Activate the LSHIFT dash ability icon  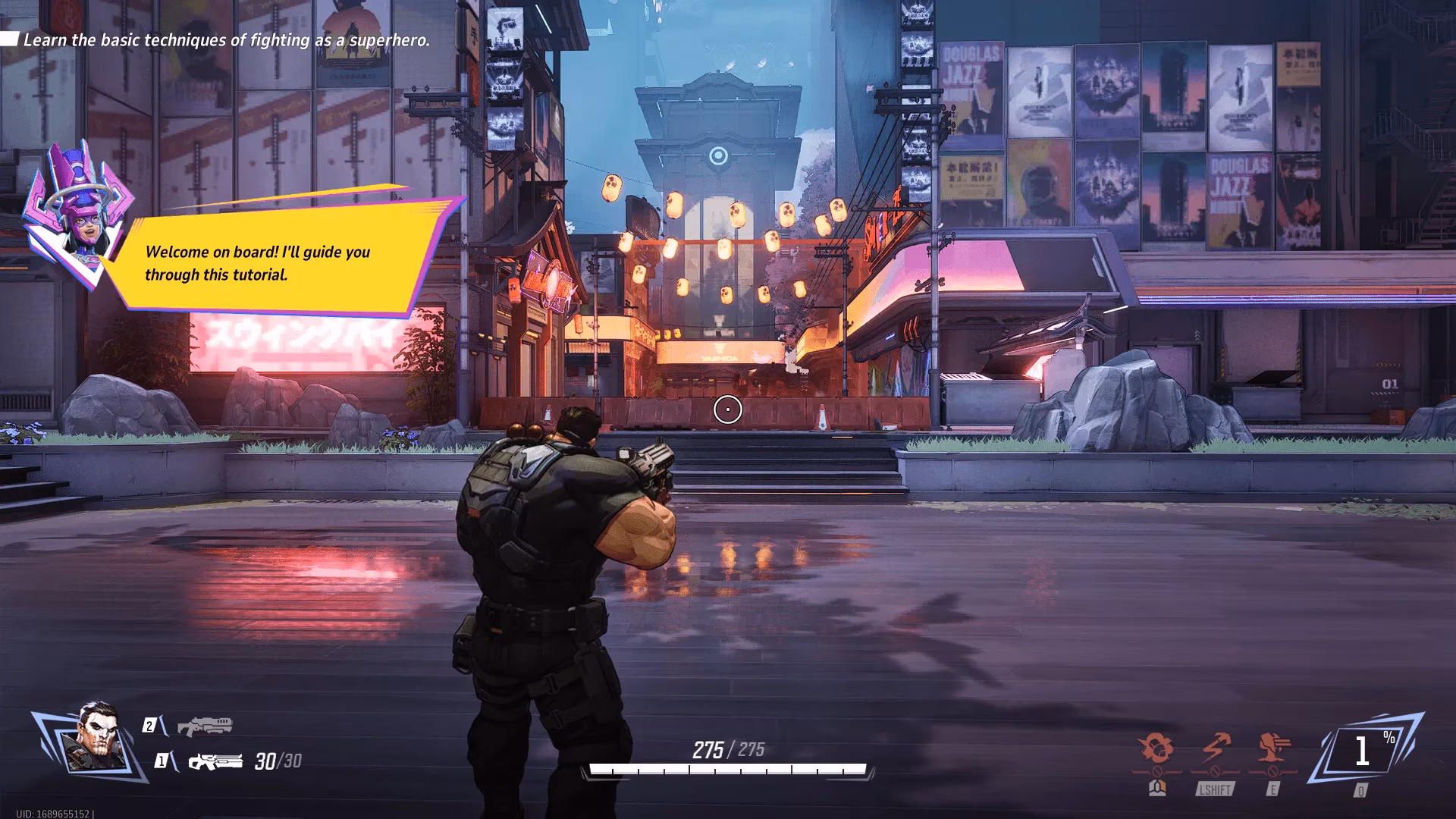pos(1214,746)
